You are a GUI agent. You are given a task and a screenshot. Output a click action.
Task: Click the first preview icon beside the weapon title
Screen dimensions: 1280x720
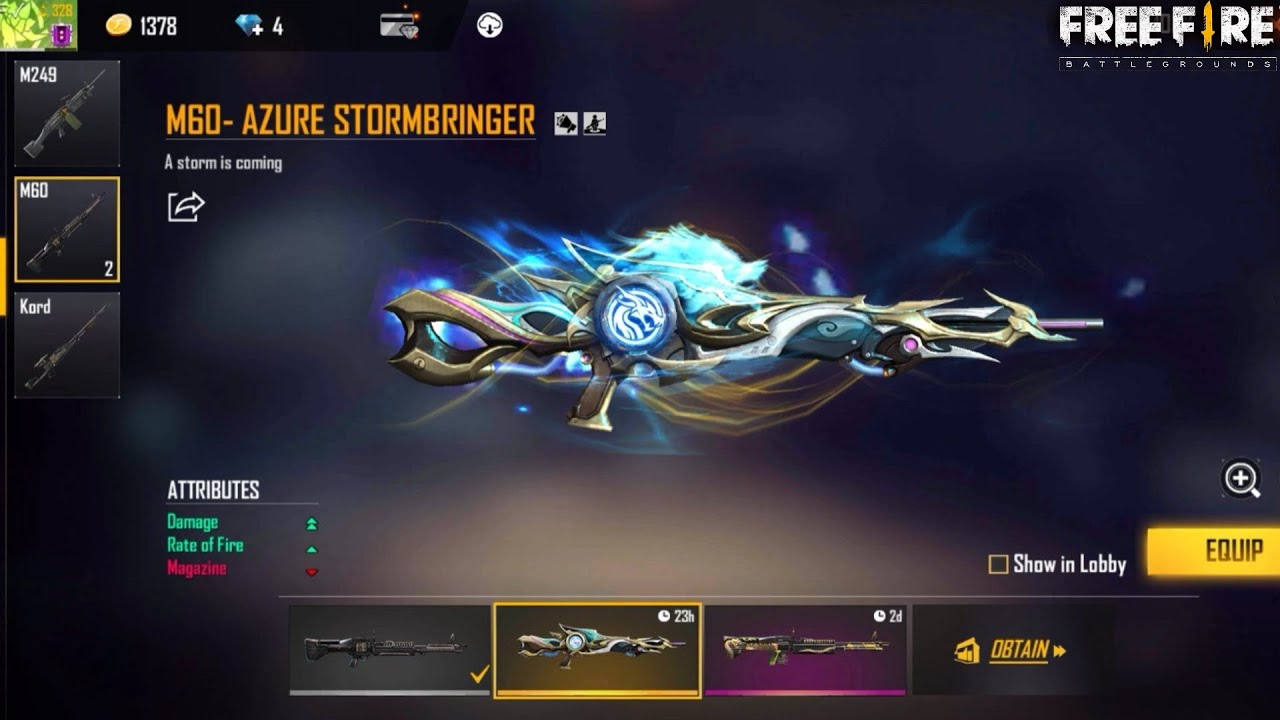coord(567,122)
